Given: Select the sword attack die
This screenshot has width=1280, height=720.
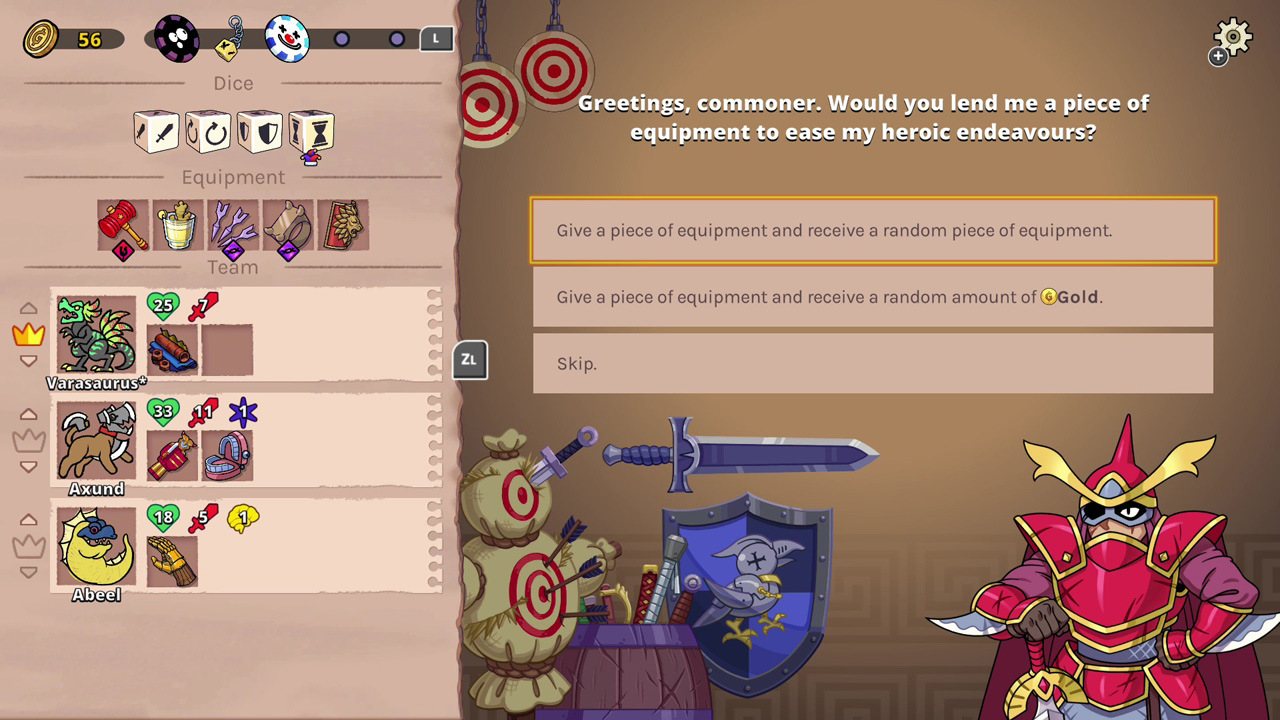Looking at the screenshot, I should click(155, 131).
